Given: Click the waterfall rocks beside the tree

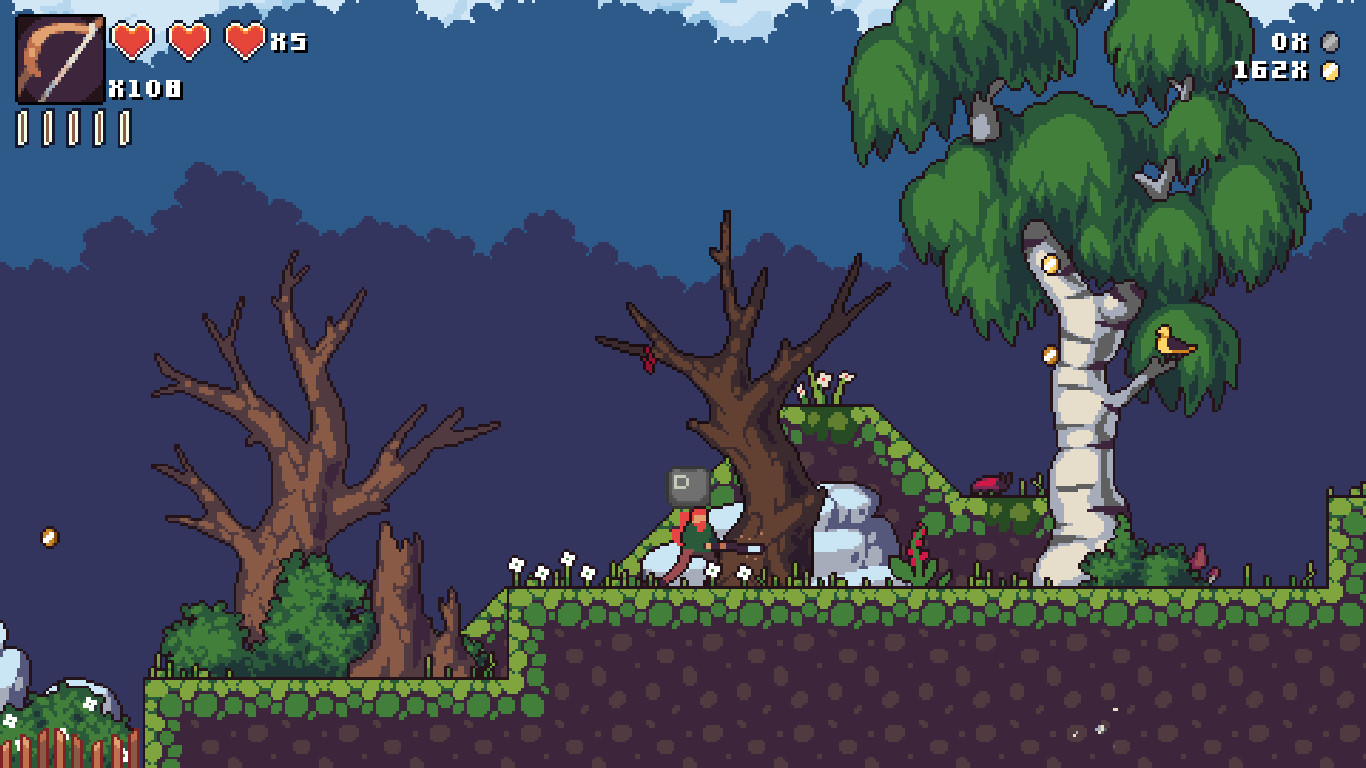Looking at the screenshot, I should [x=848, y=530].
